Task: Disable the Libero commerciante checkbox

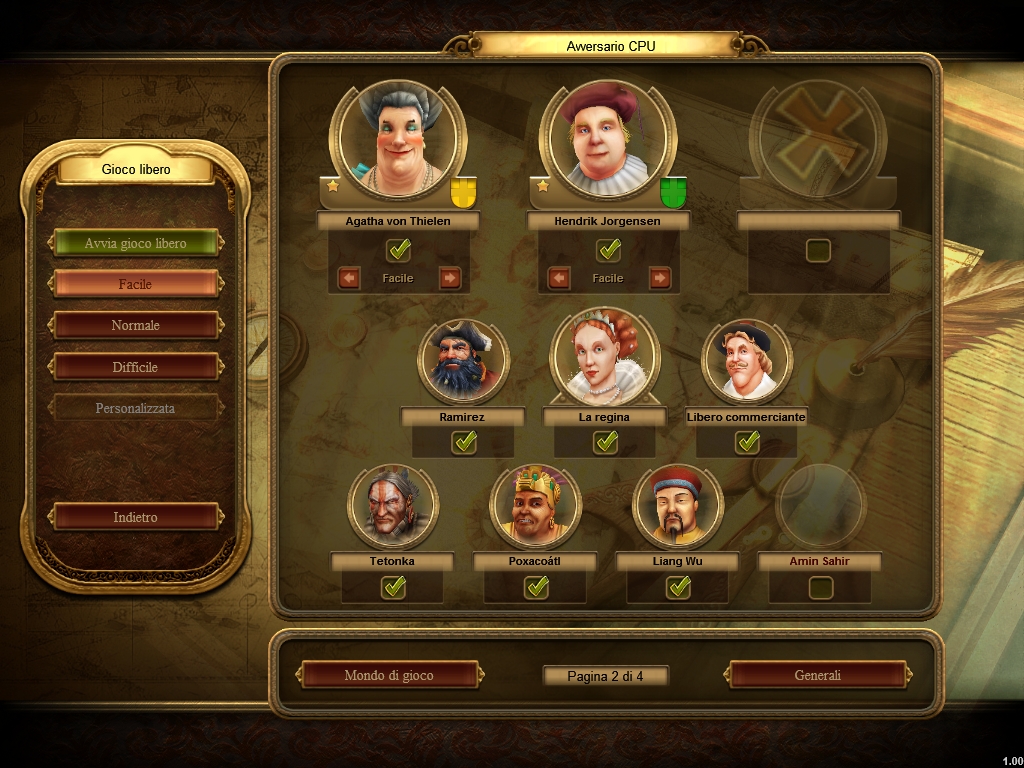Action: coord(747,442)
